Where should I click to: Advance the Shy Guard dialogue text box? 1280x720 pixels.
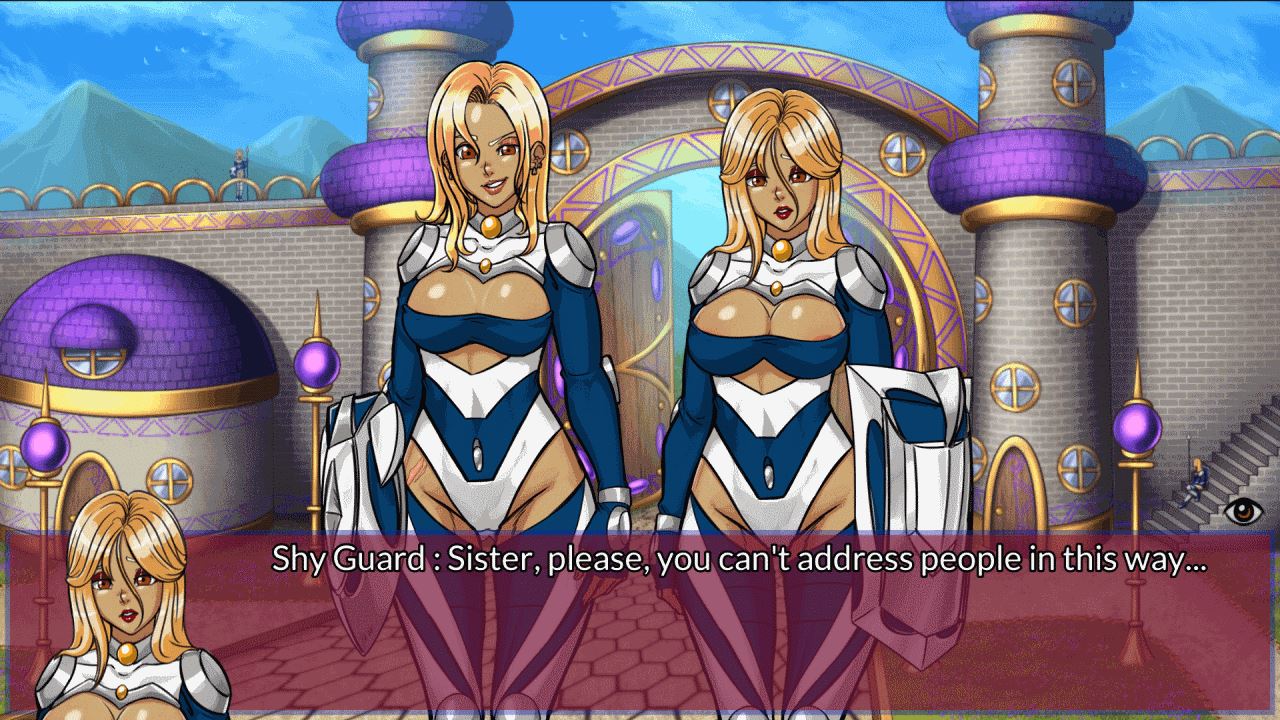pyautogui.click(x=740, y=620)
